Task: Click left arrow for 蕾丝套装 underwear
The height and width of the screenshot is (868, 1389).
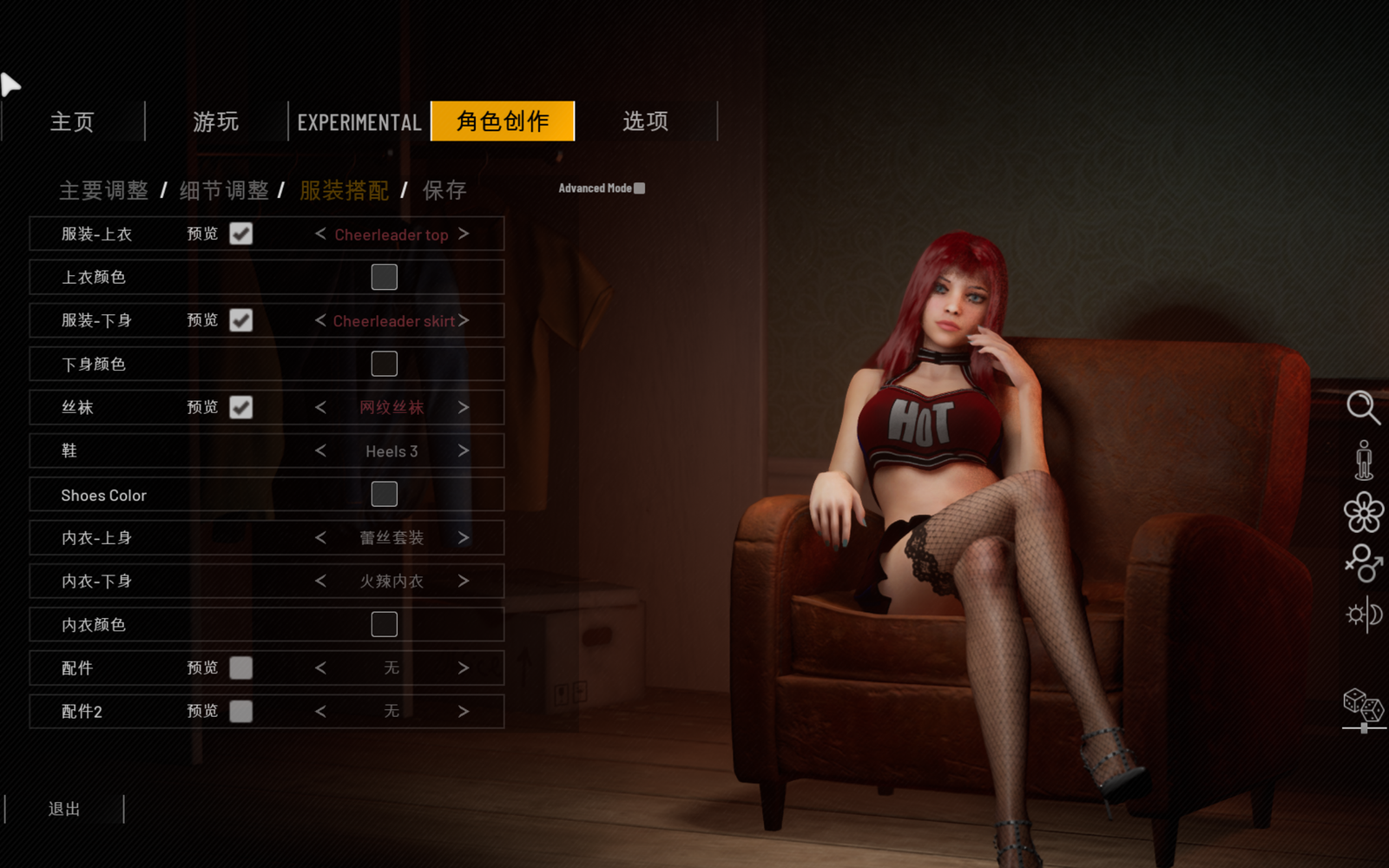Action: point(319,537)
